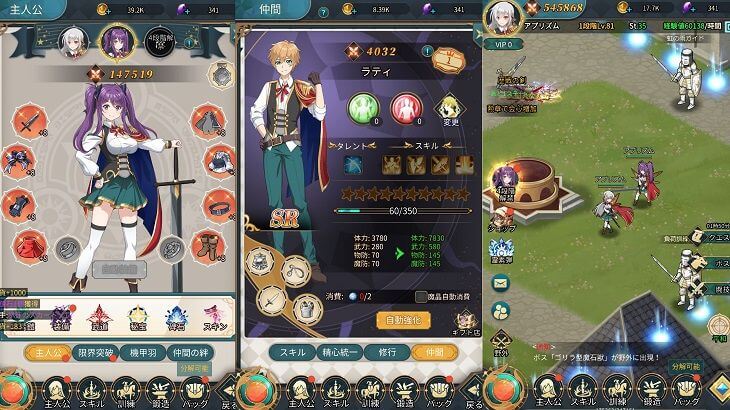
Task: Select the green talent orb slot
Action: pos(361,107)
